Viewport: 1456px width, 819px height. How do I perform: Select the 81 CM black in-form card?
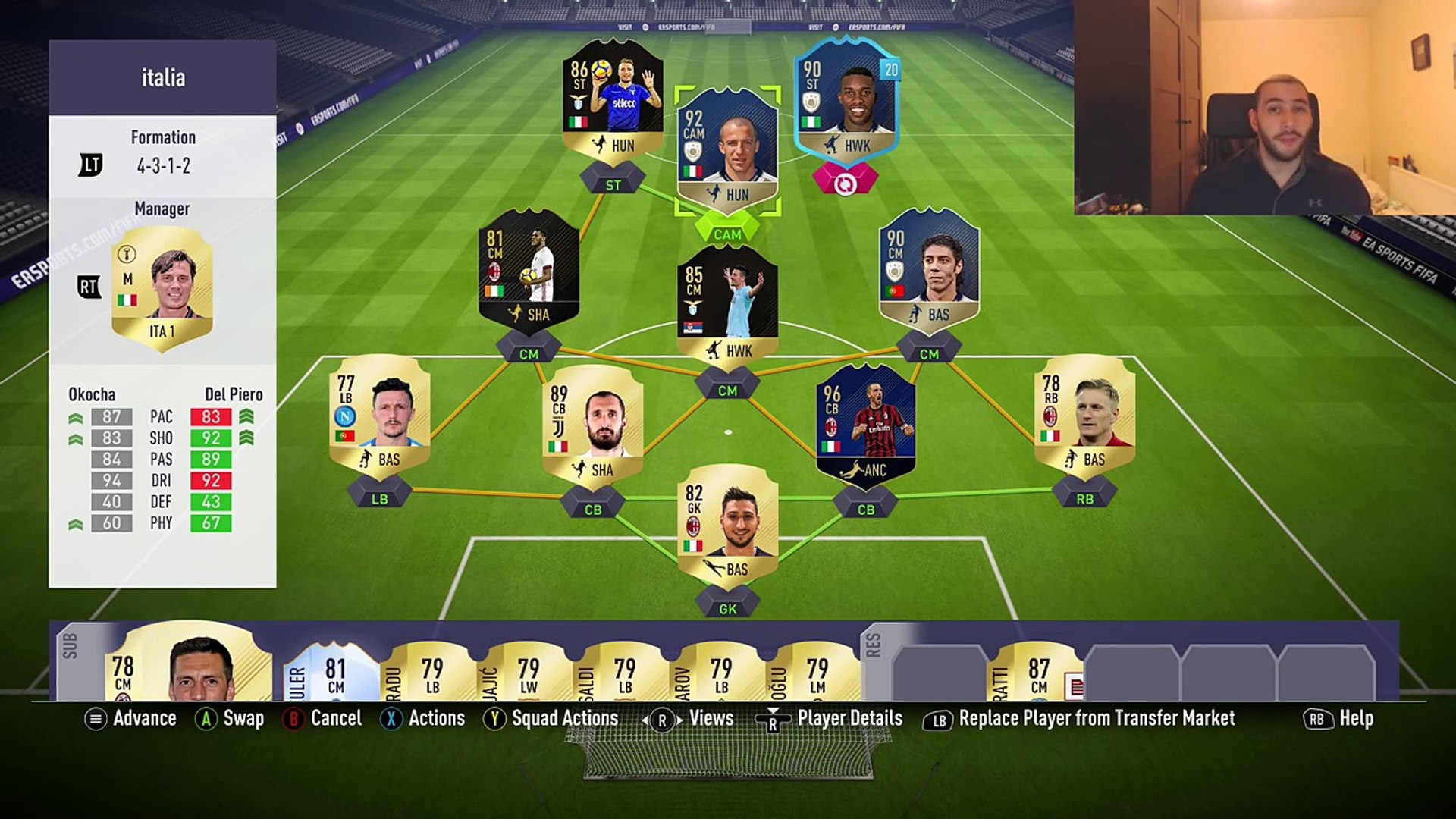[x=529, y=271]
